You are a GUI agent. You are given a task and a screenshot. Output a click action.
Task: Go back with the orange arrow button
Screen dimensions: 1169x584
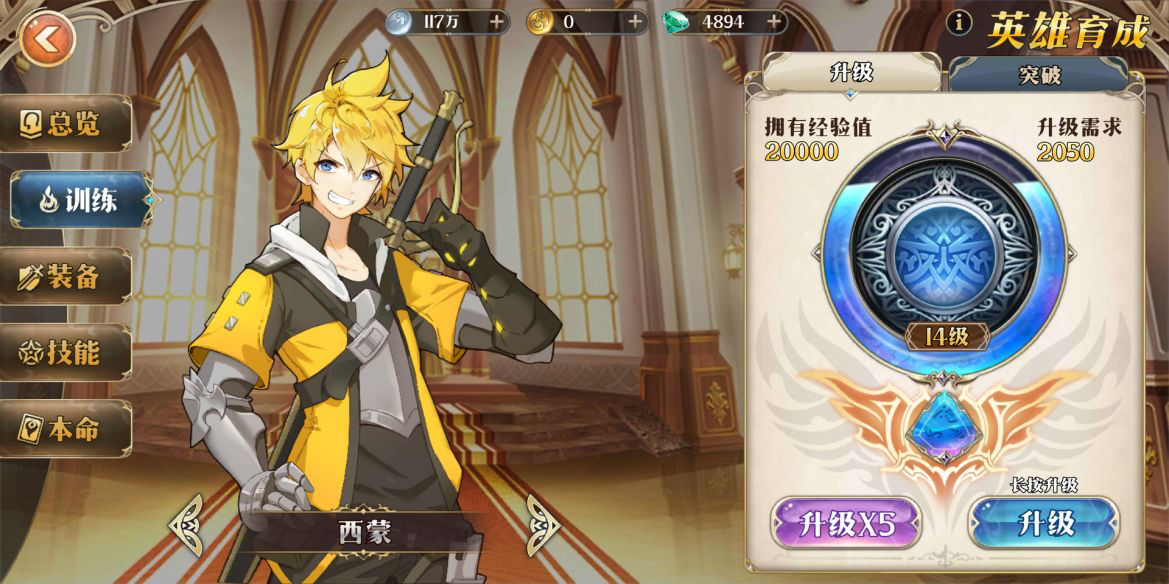point(46,39)
